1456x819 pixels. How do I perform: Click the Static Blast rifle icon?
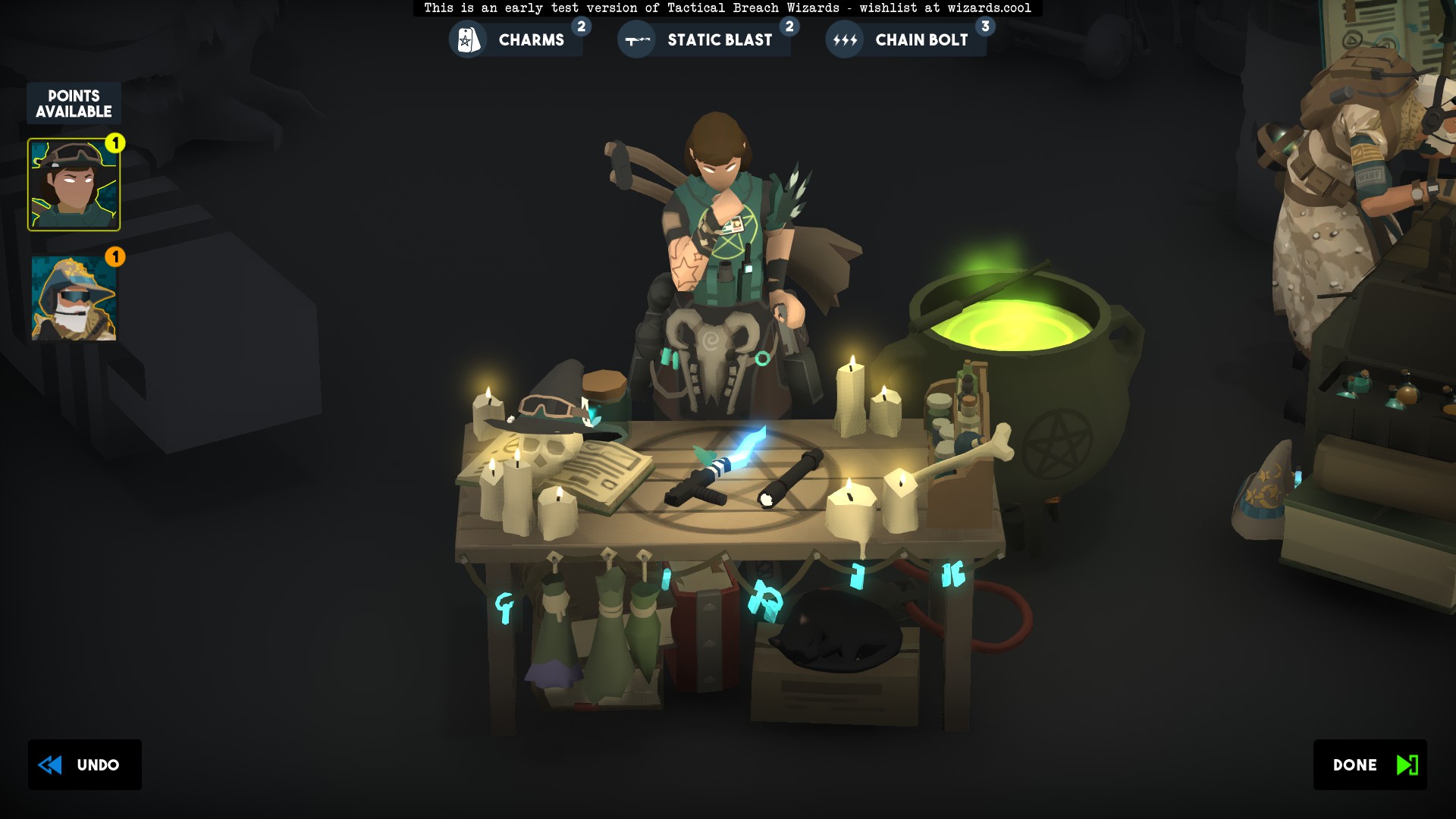(635, 39)
